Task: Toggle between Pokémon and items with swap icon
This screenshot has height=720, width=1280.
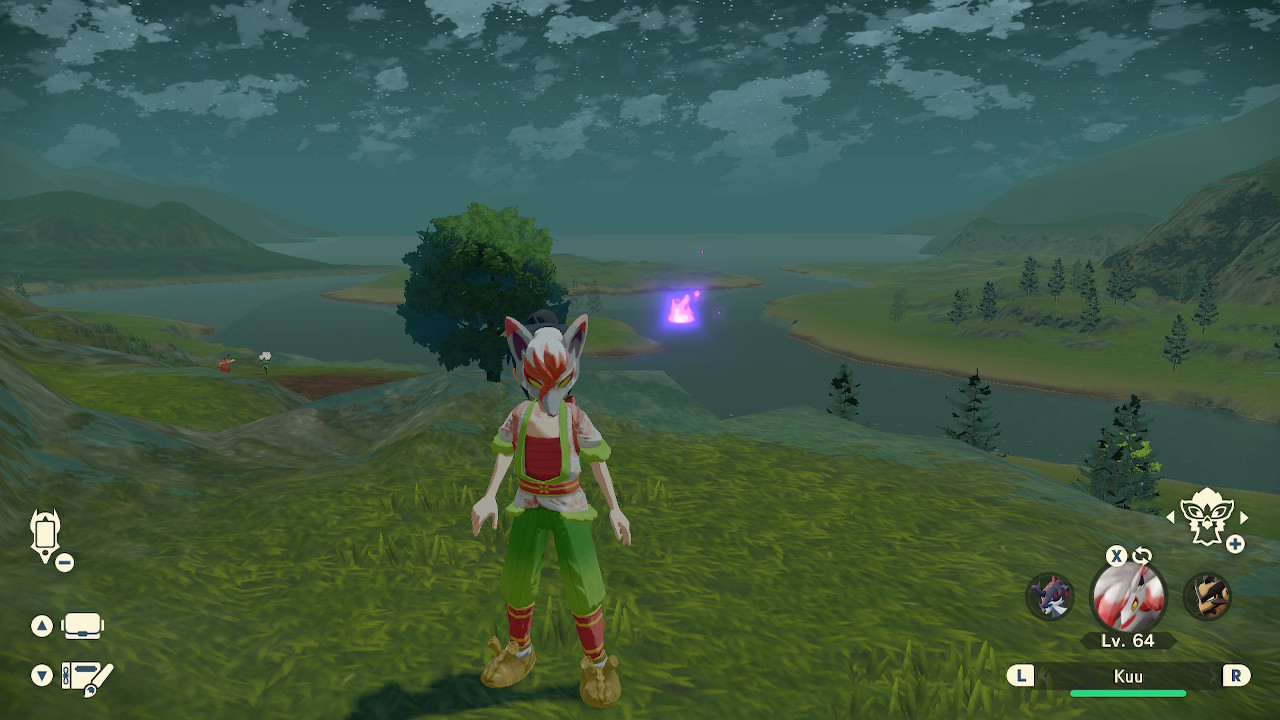Action: tap(1142, 556)
